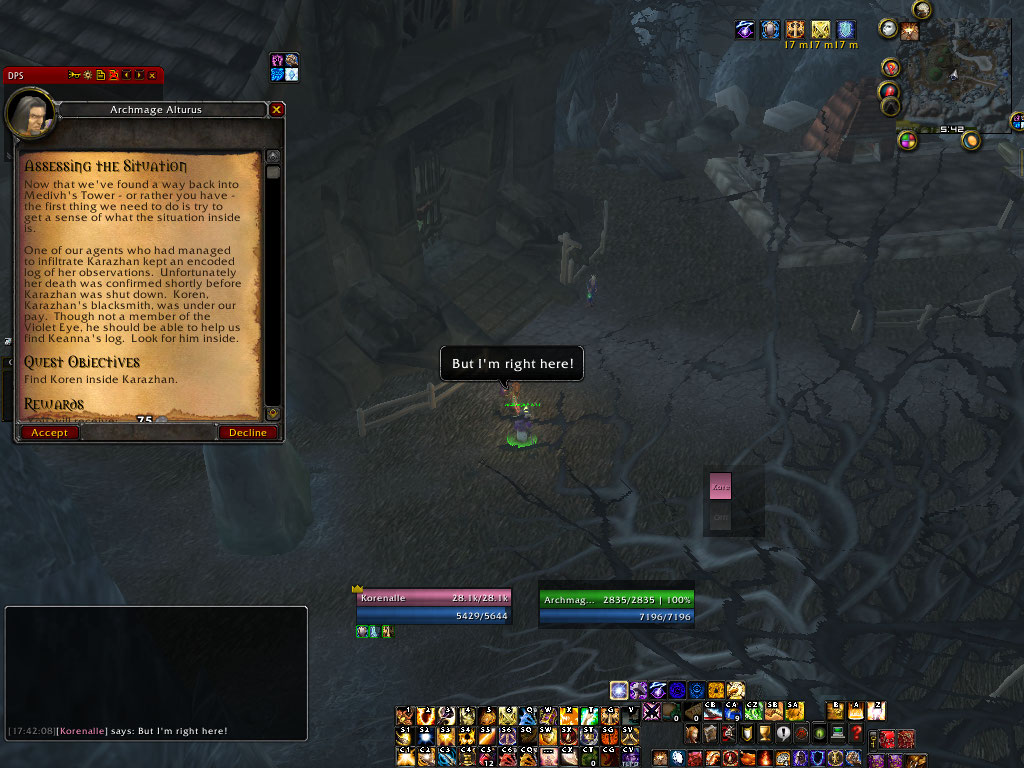This screenshot has height=768, width=1024.
Task: Click the white mask minimap button
Action: [887, 29]
